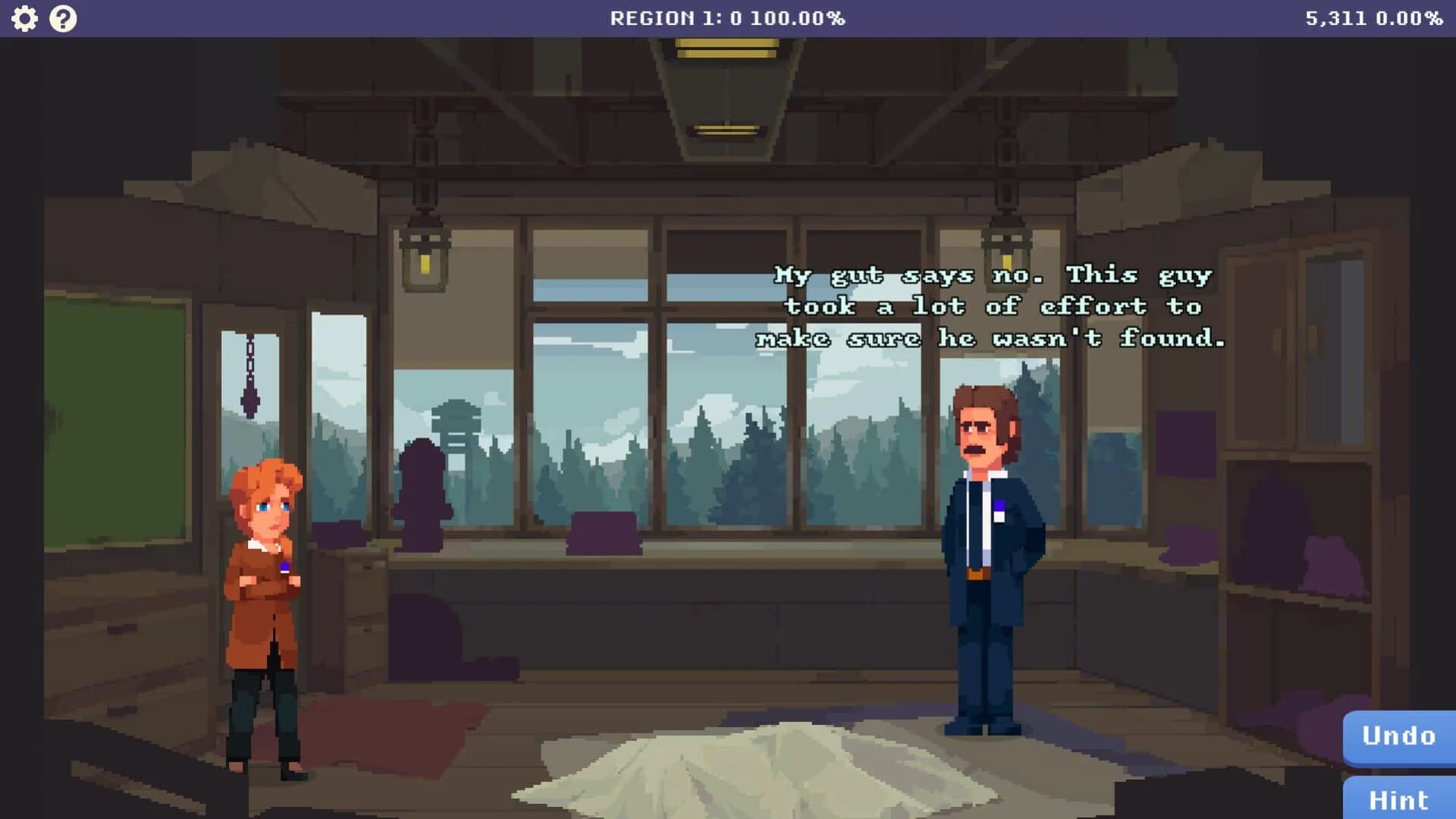Open the help question mark icon
This screenshot has height=819, width=1456.
click(62, 17)
